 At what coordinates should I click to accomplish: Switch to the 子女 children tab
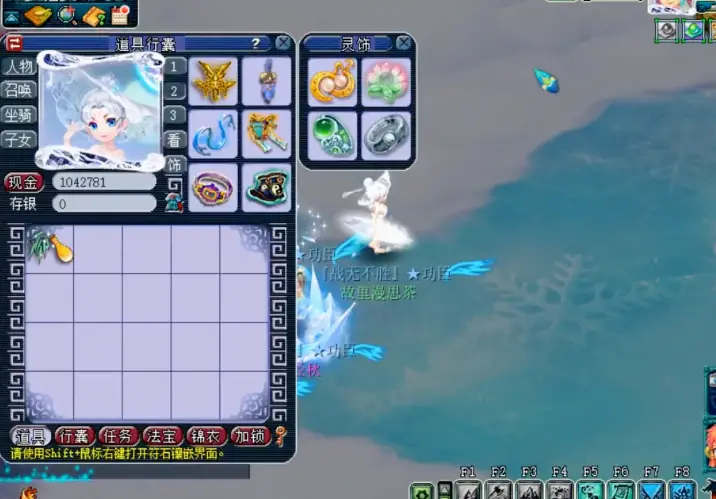click(x=17, y=137)
